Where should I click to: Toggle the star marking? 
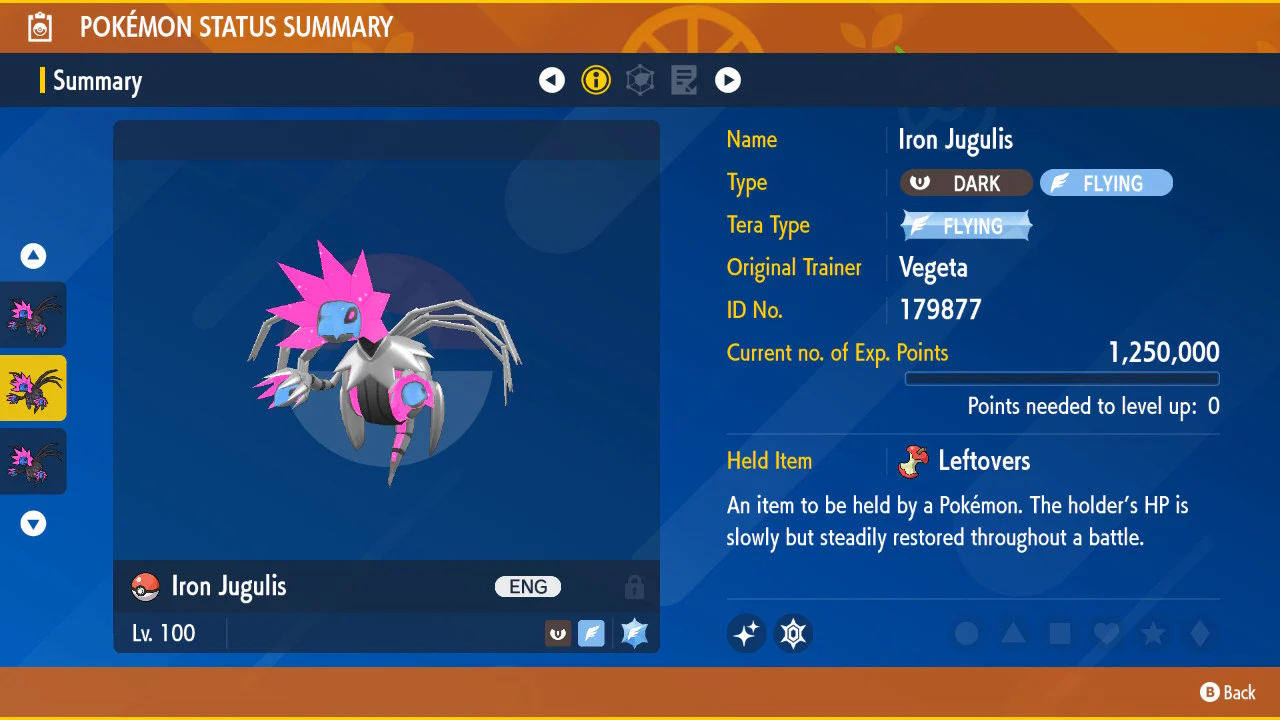click(x=1153, y=633)
